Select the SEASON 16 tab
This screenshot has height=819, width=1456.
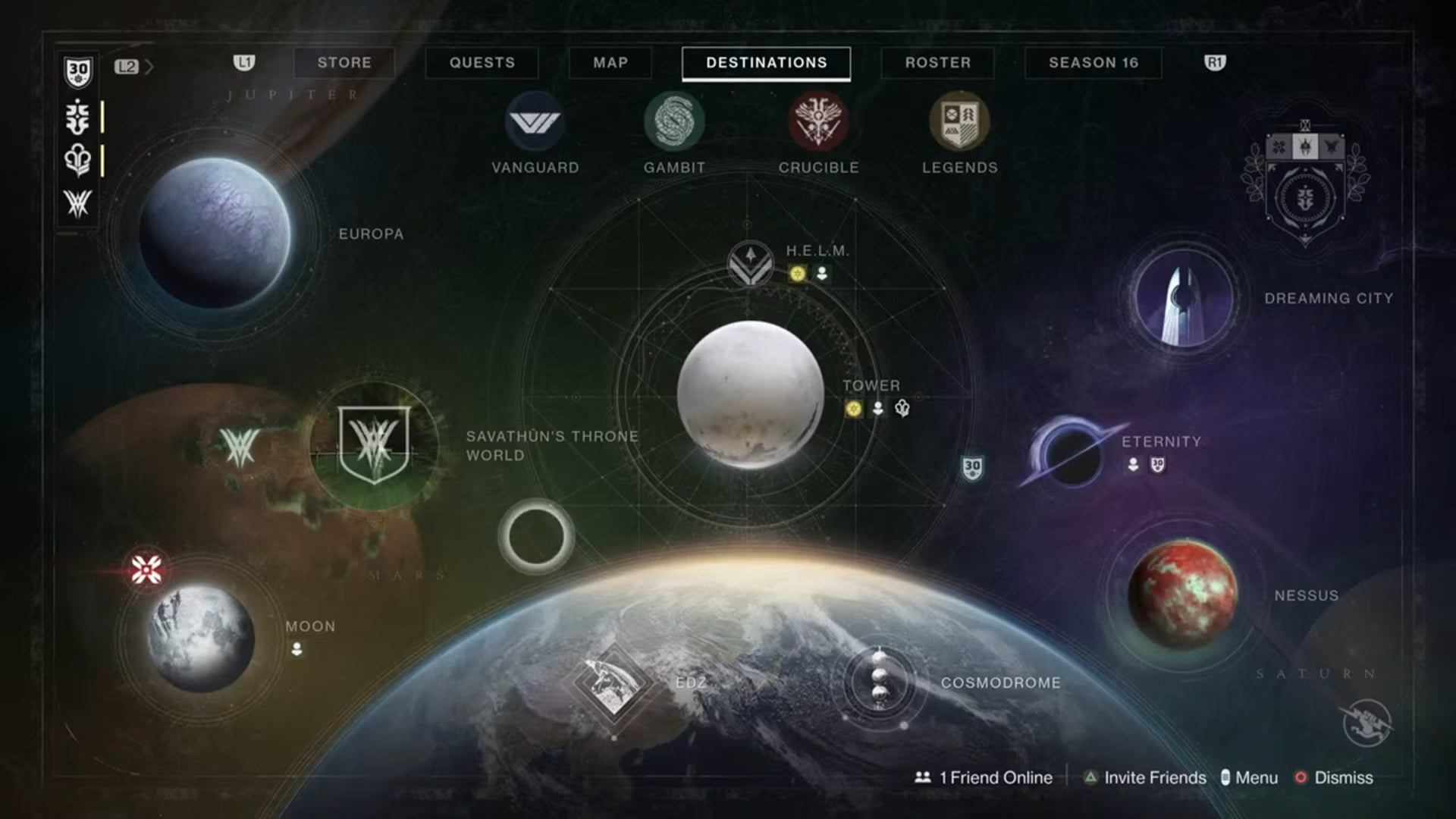tap(1092, 63)
